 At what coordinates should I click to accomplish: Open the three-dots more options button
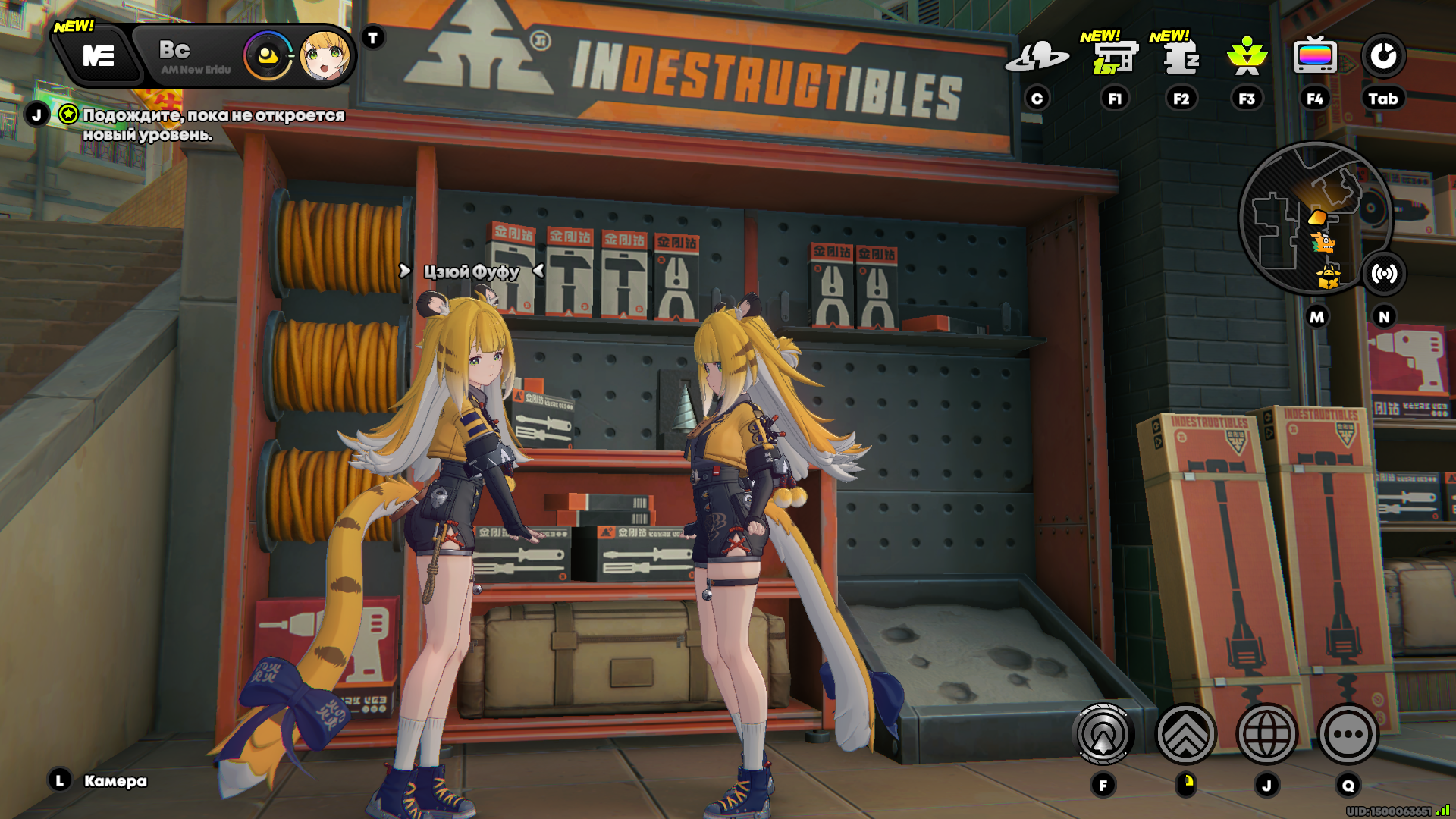tap(1348, 734)
